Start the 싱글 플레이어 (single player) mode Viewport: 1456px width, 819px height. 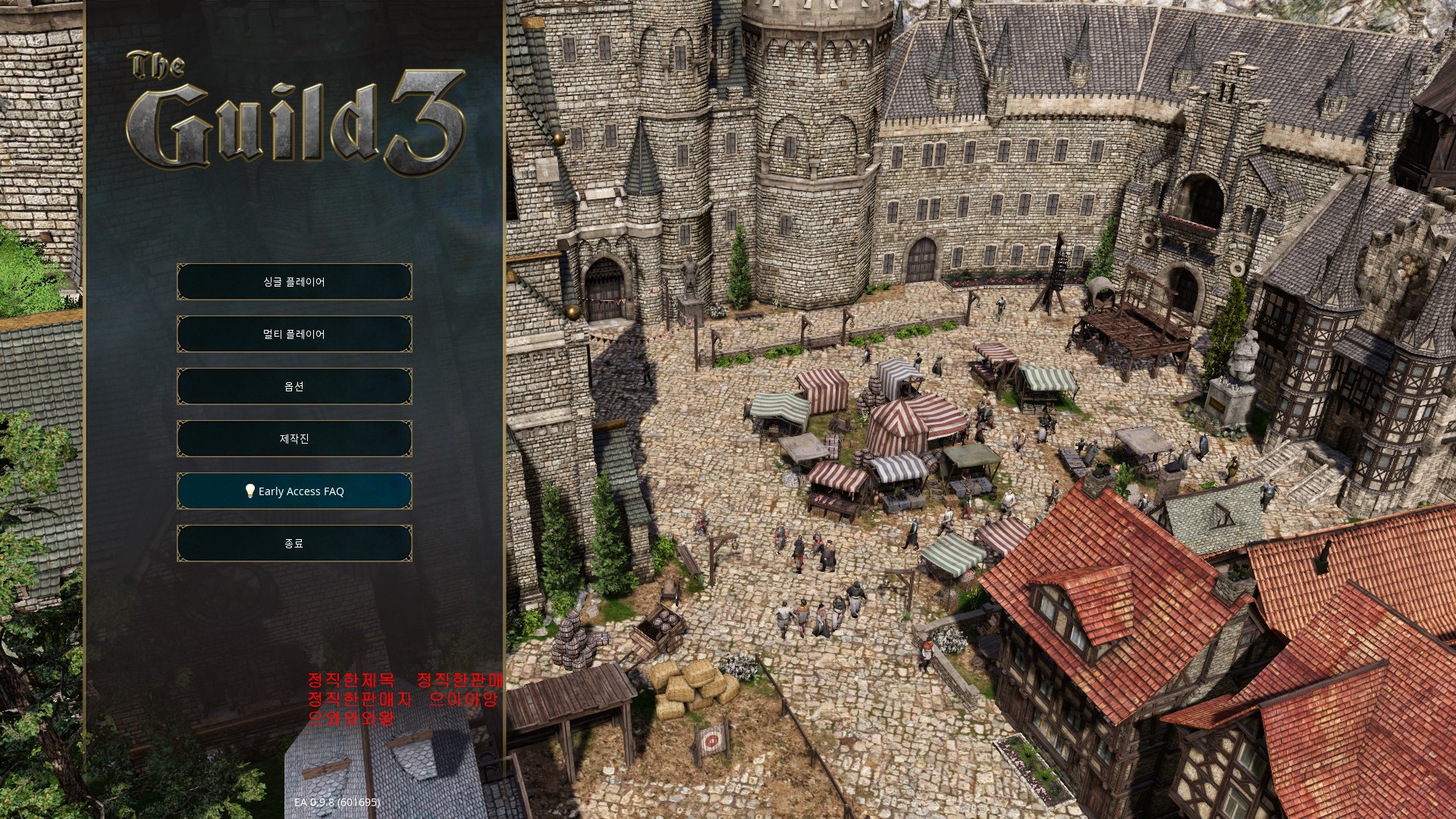coord(294,282)
